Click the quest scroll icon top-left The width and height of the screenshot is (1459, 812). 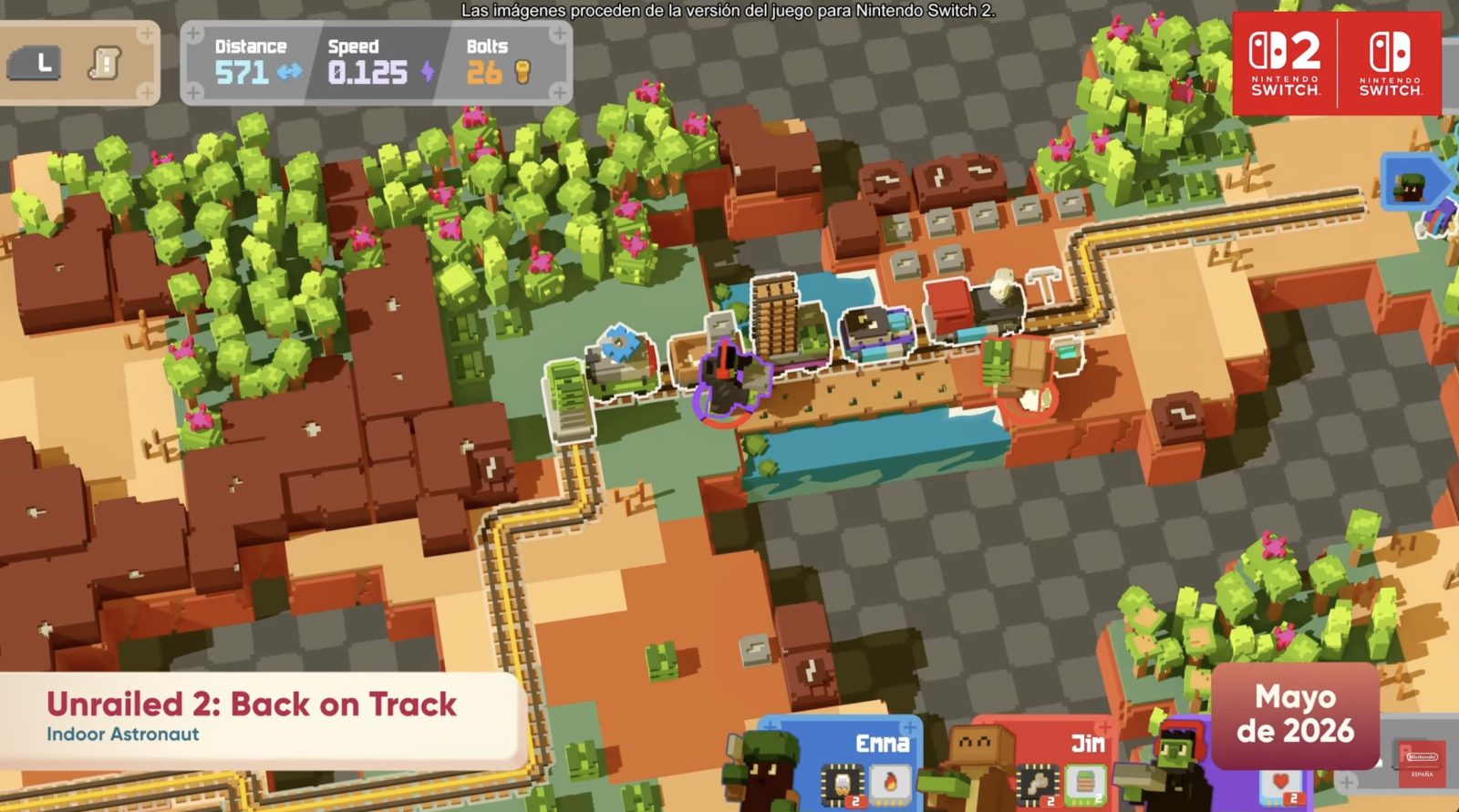coord(103,62)
